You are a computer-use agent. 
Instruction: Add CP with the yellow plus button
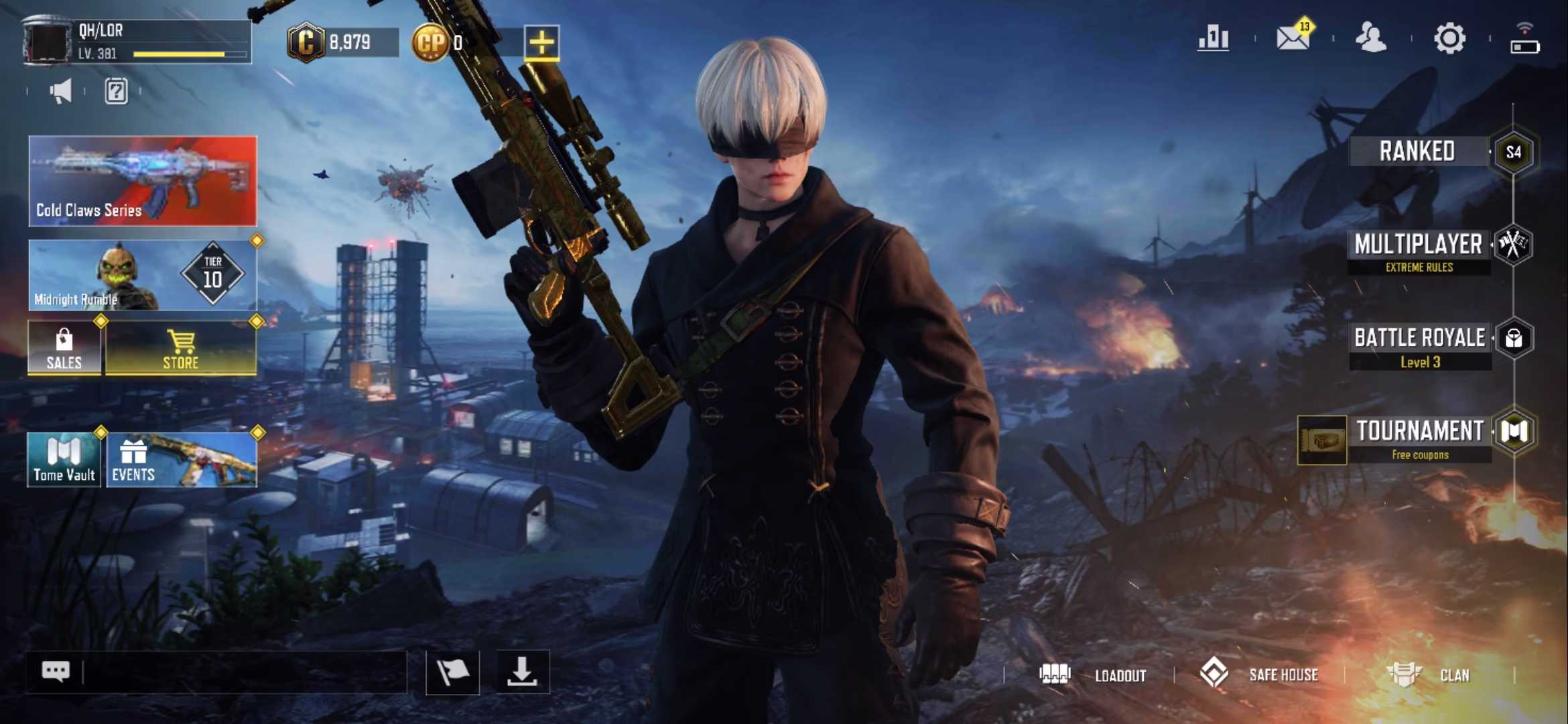(x=541, y=43)
